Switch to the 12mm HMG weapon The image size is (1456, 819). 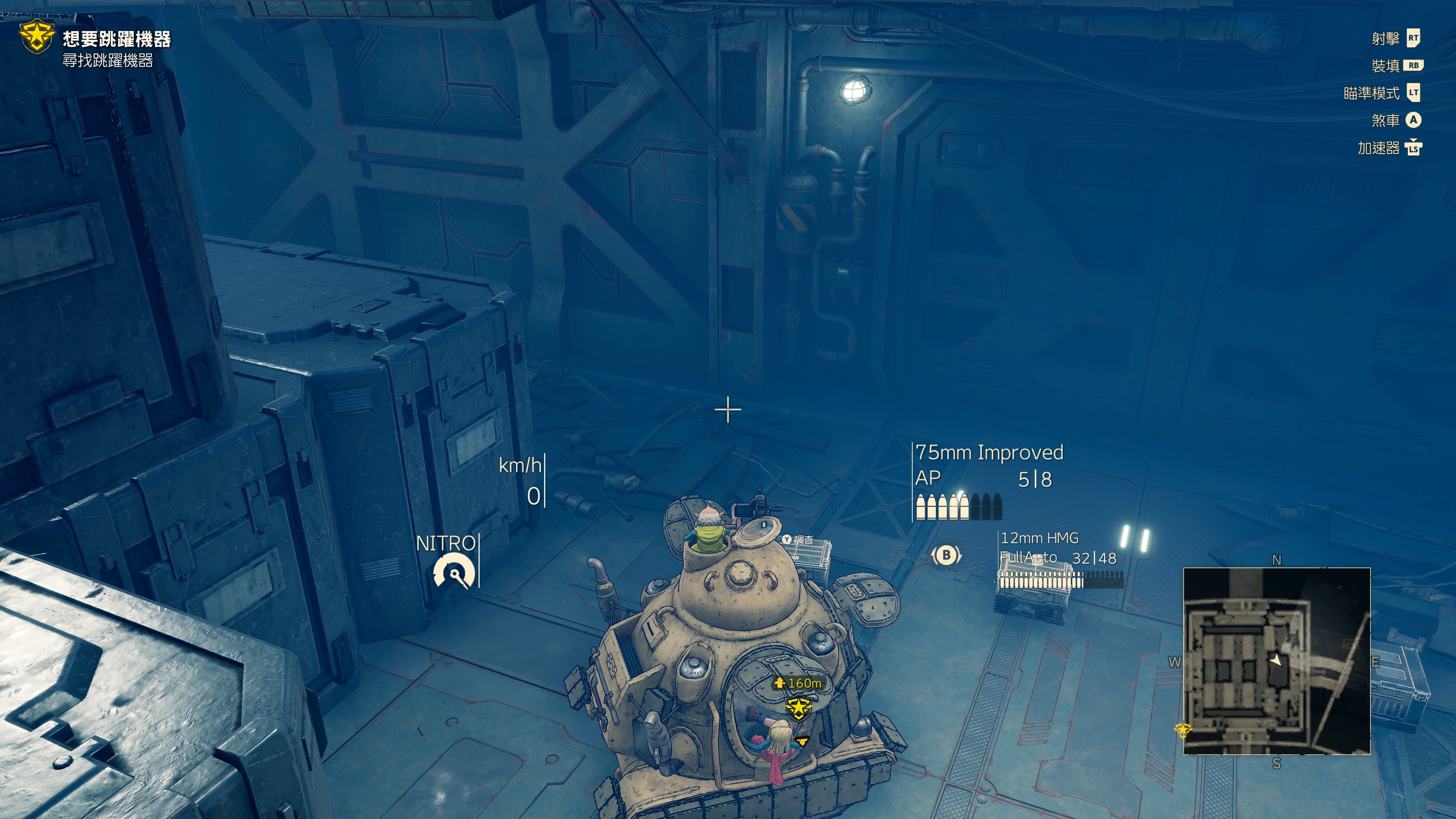tap(1039, 538)
